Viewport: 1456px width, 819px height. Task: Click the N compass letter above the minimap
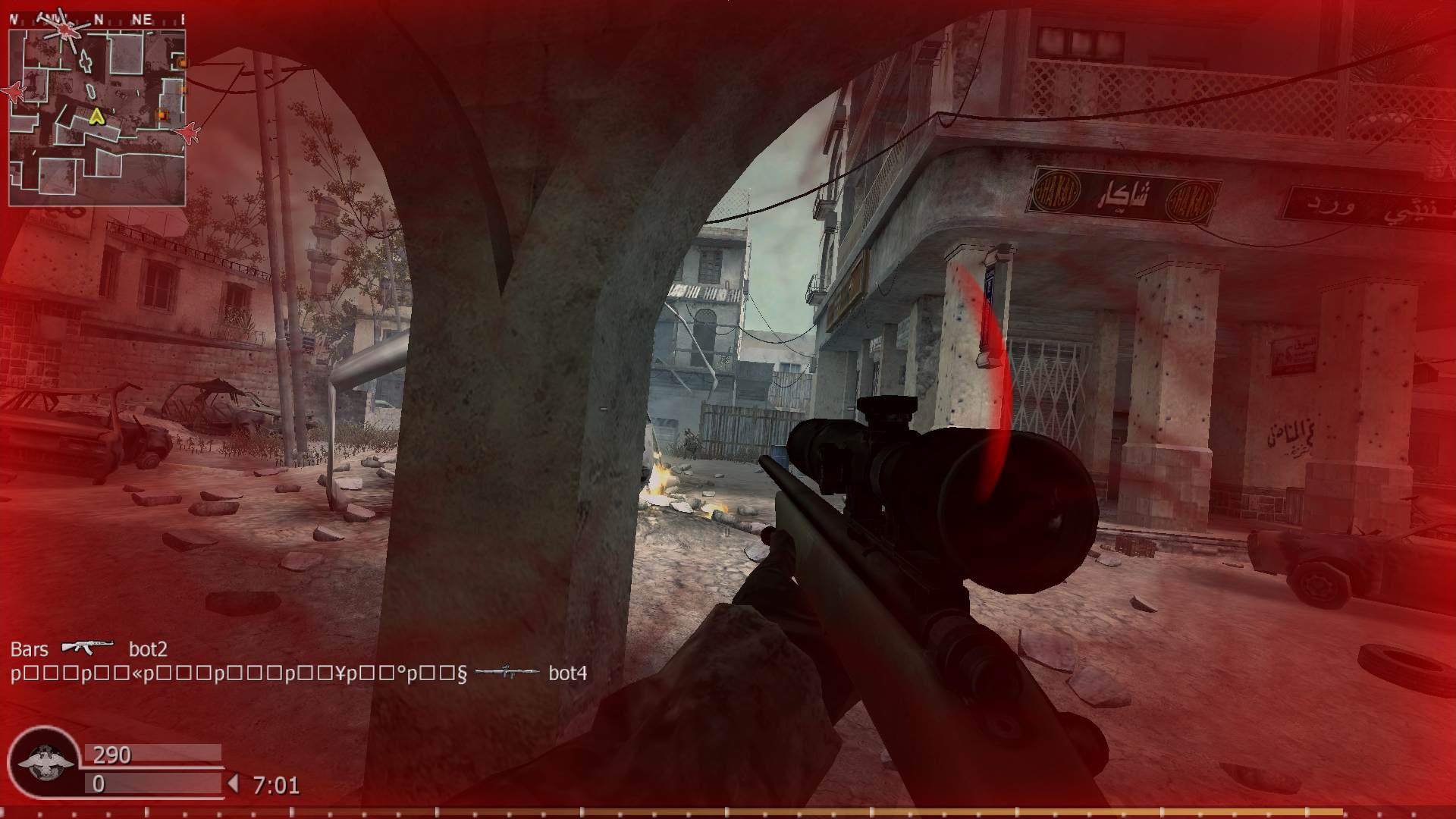[99, 17]
